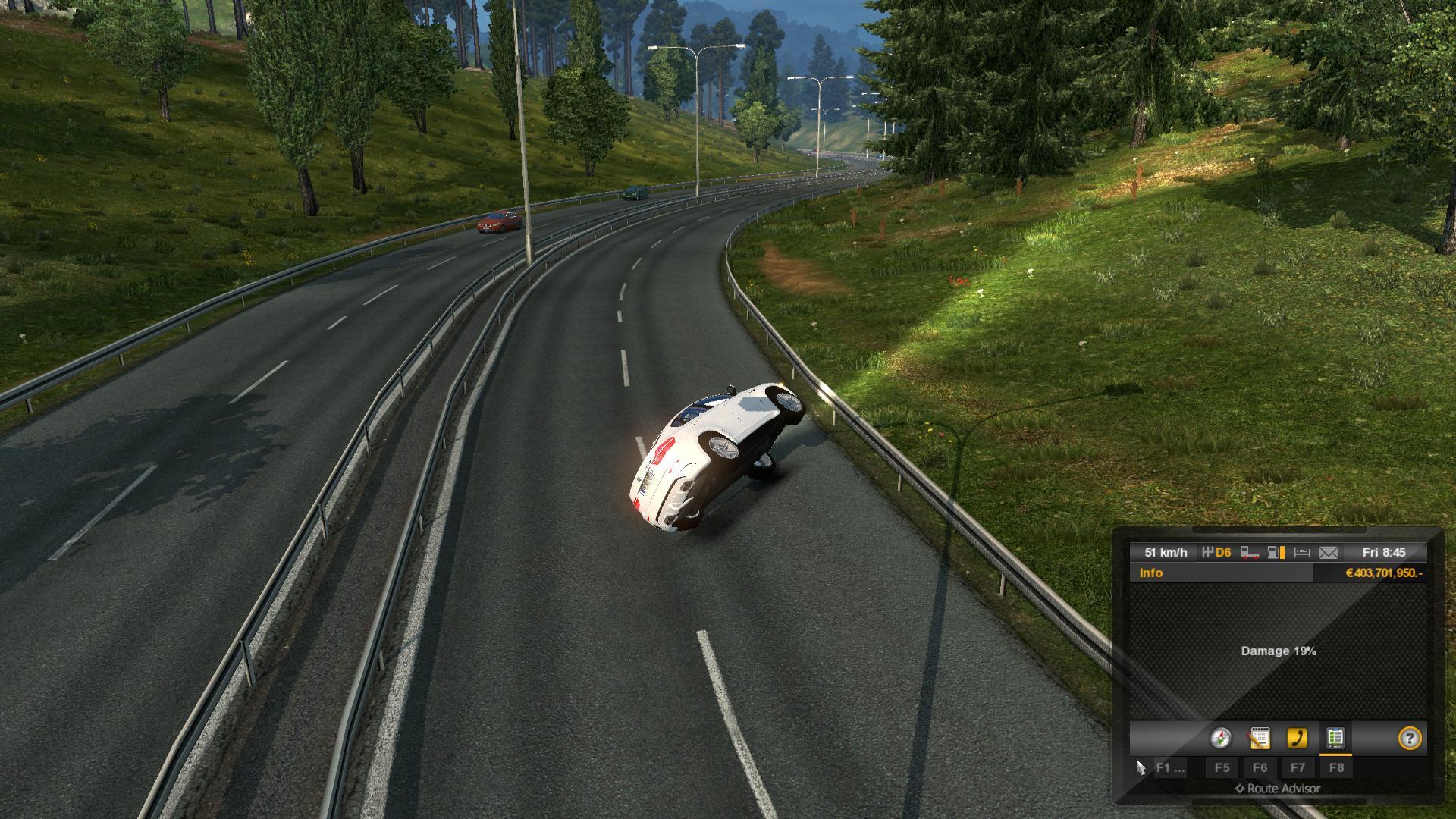The height and width of the screenshot is (819, 1456).
Task: Open the compass navigation tab
Action: [x=1221, y=738]
